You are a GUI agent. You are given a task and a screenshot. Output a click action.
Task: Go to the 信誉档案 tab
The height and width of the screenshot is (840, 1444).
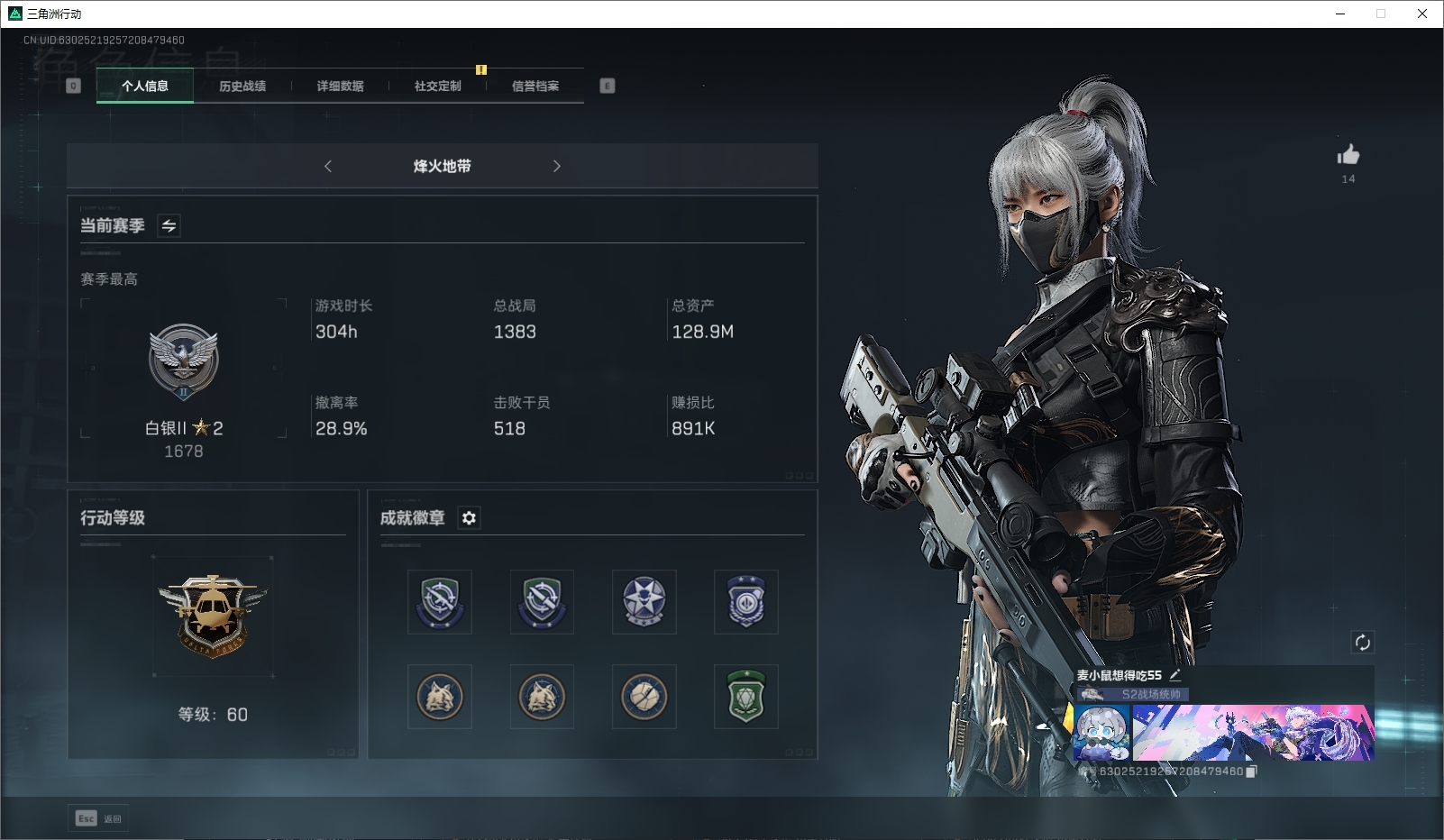(x=535, y=87)
